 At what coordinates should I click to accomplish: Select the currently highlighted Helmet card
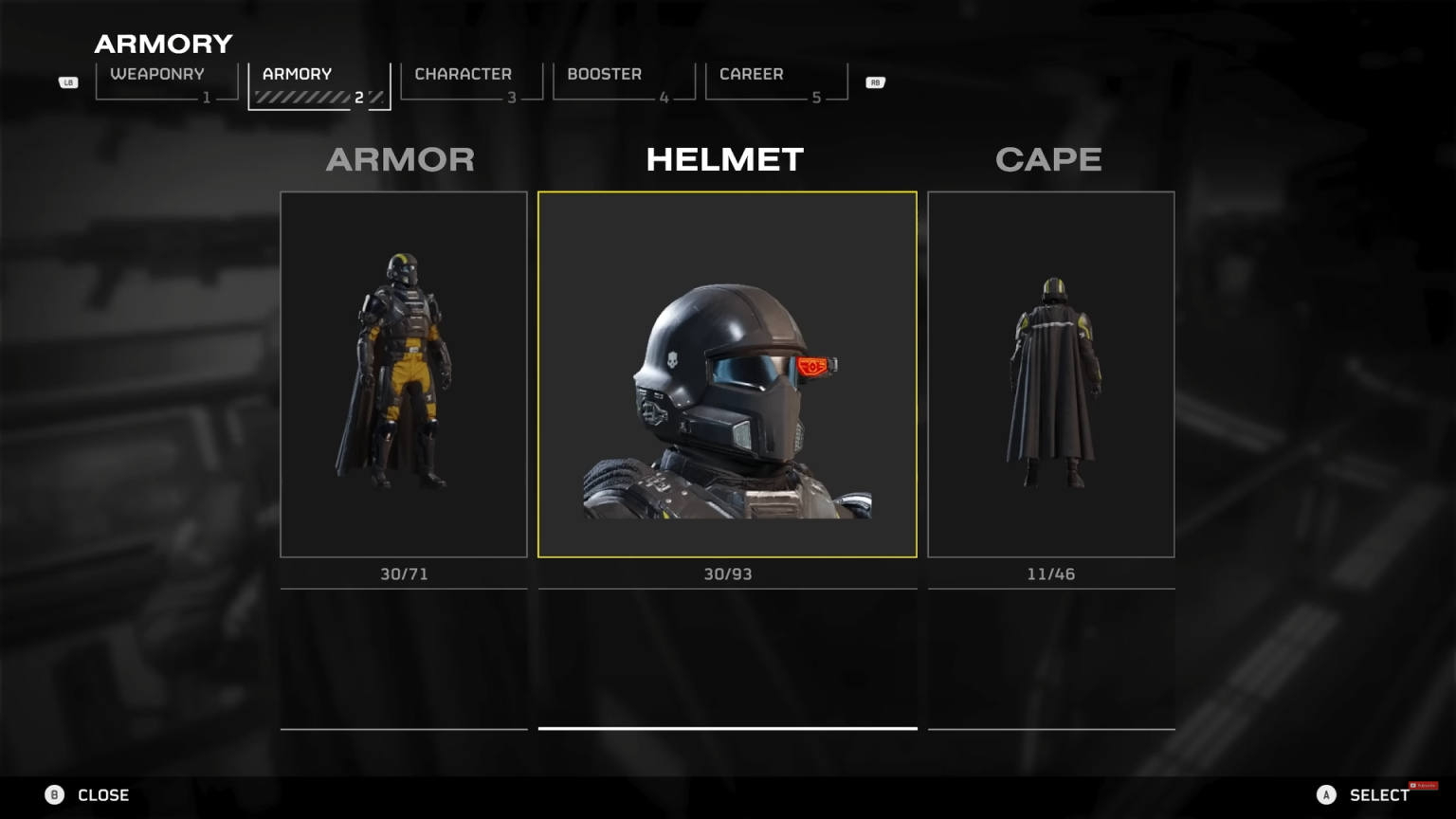(727, 373)
